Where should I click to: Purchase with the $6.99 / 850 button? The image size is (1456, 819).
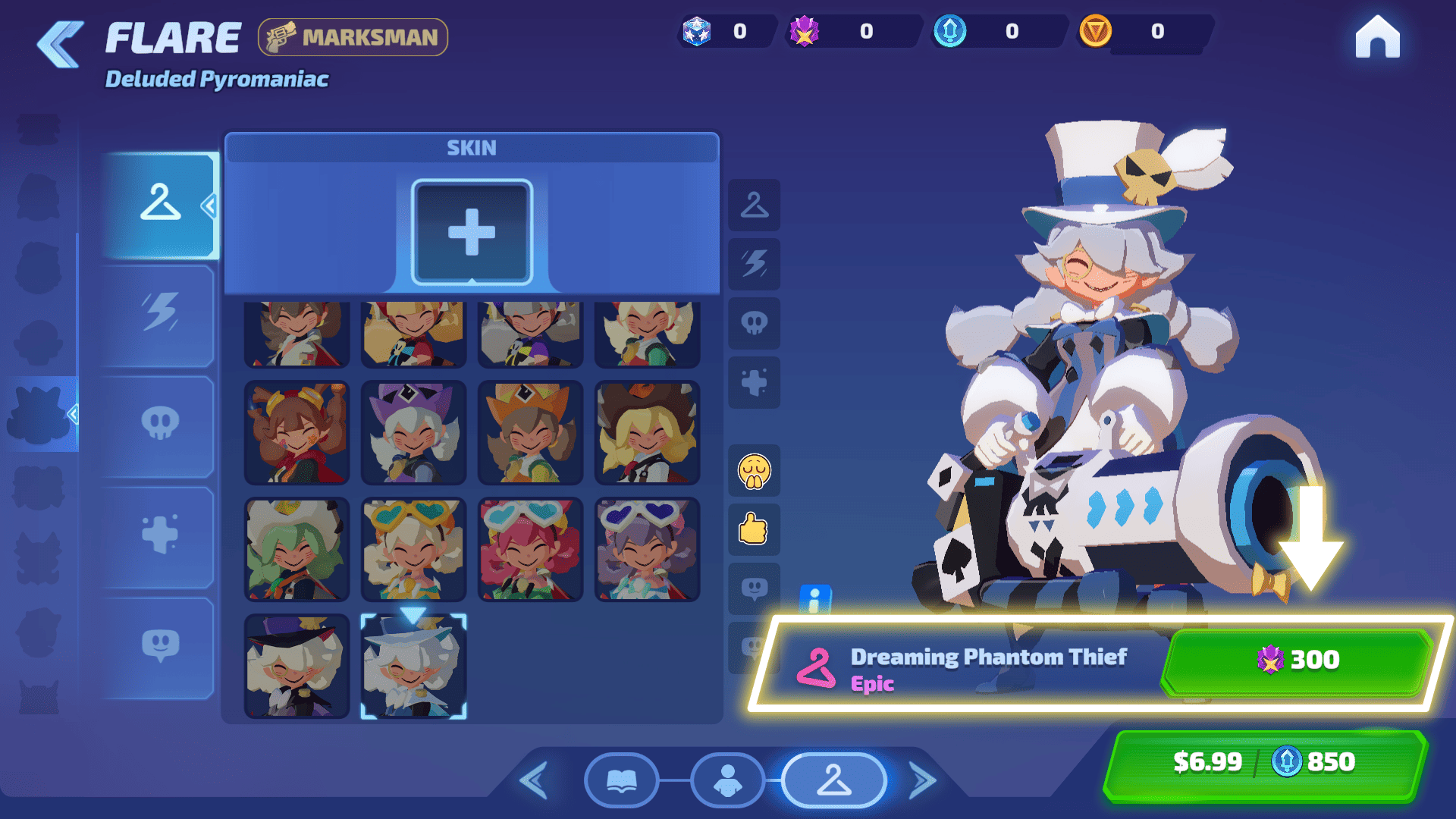[x=1264, y=762]
